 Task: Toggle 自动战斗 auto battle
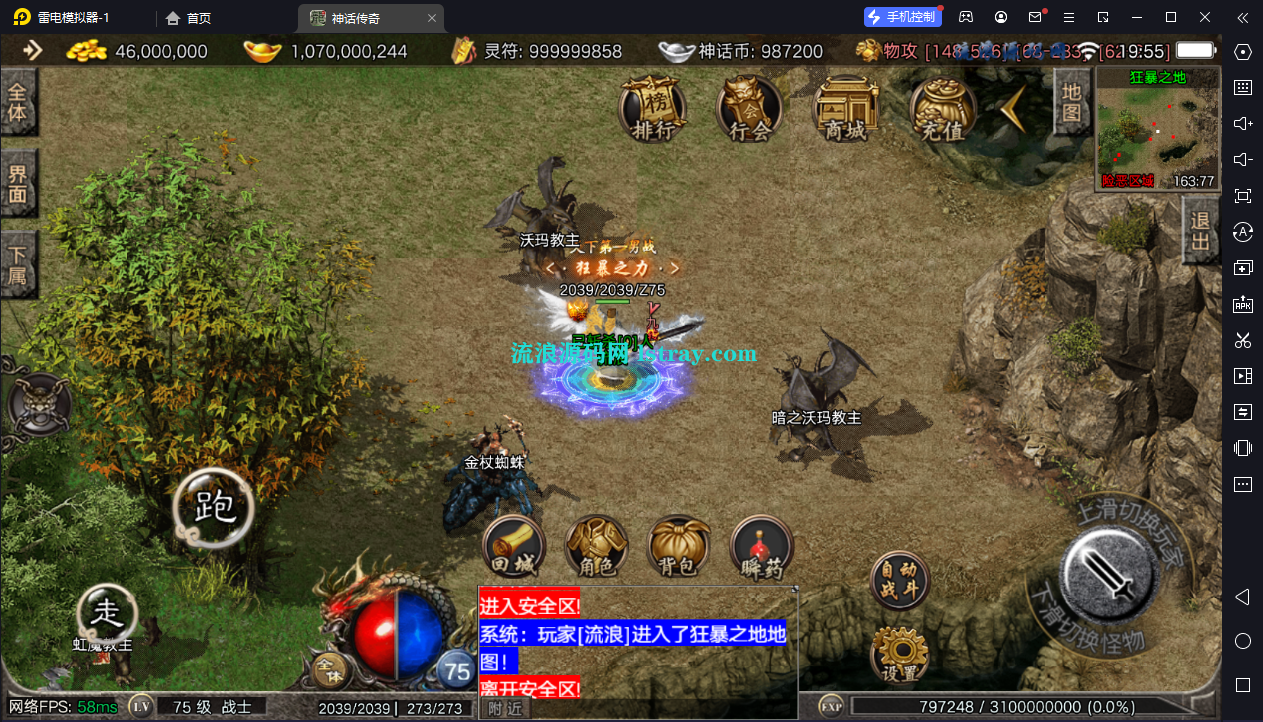(x=899, y=580)
